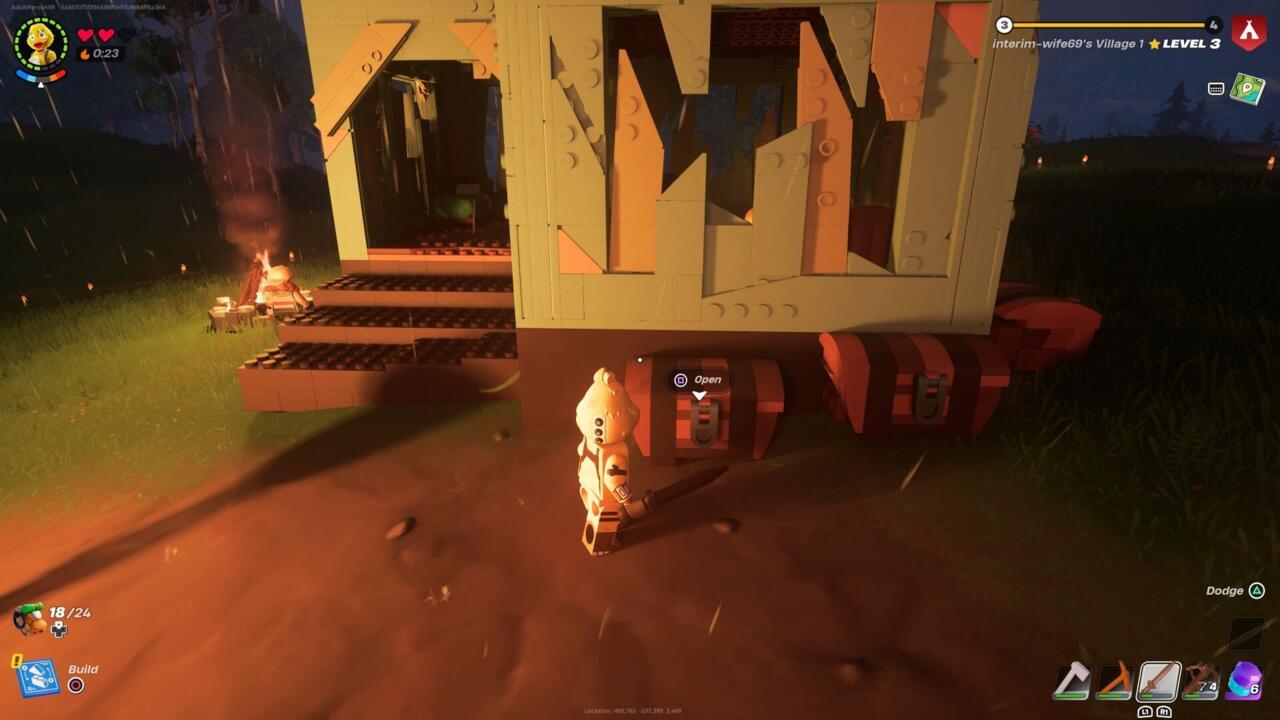Click the LEVEL 3 text

[1190, 43]
